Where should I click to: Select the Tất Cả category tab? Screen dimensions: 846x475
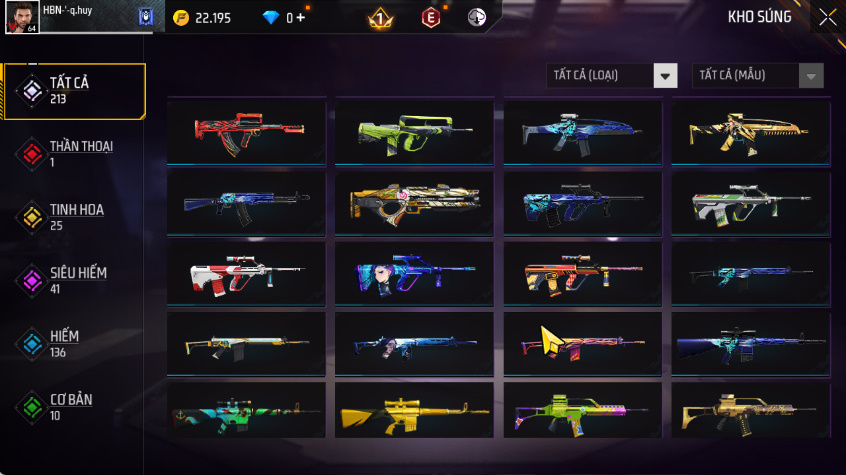tap(75, 91)
